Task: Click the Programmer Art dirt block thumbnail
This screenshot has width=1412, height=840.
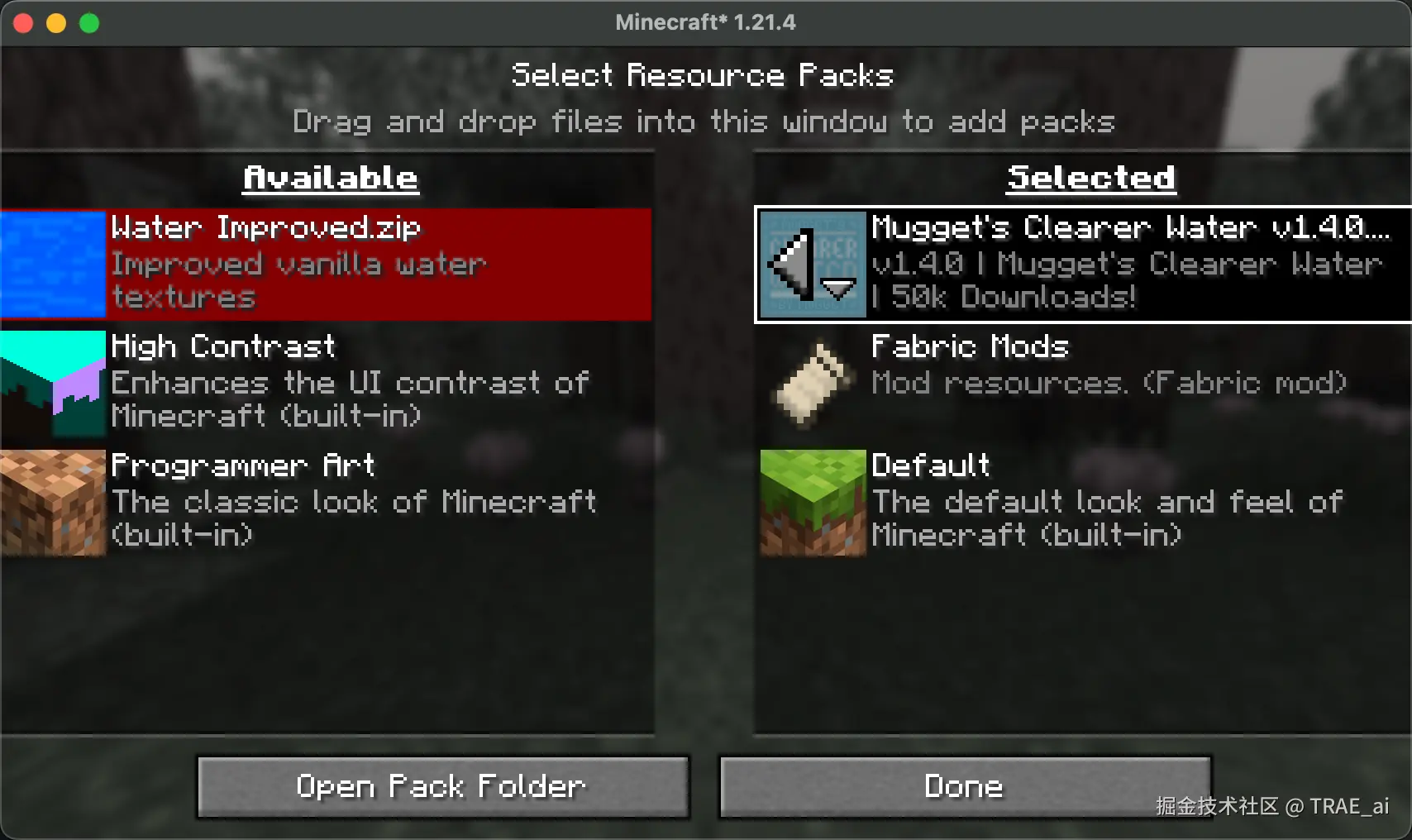Action: tap(54, 502)
